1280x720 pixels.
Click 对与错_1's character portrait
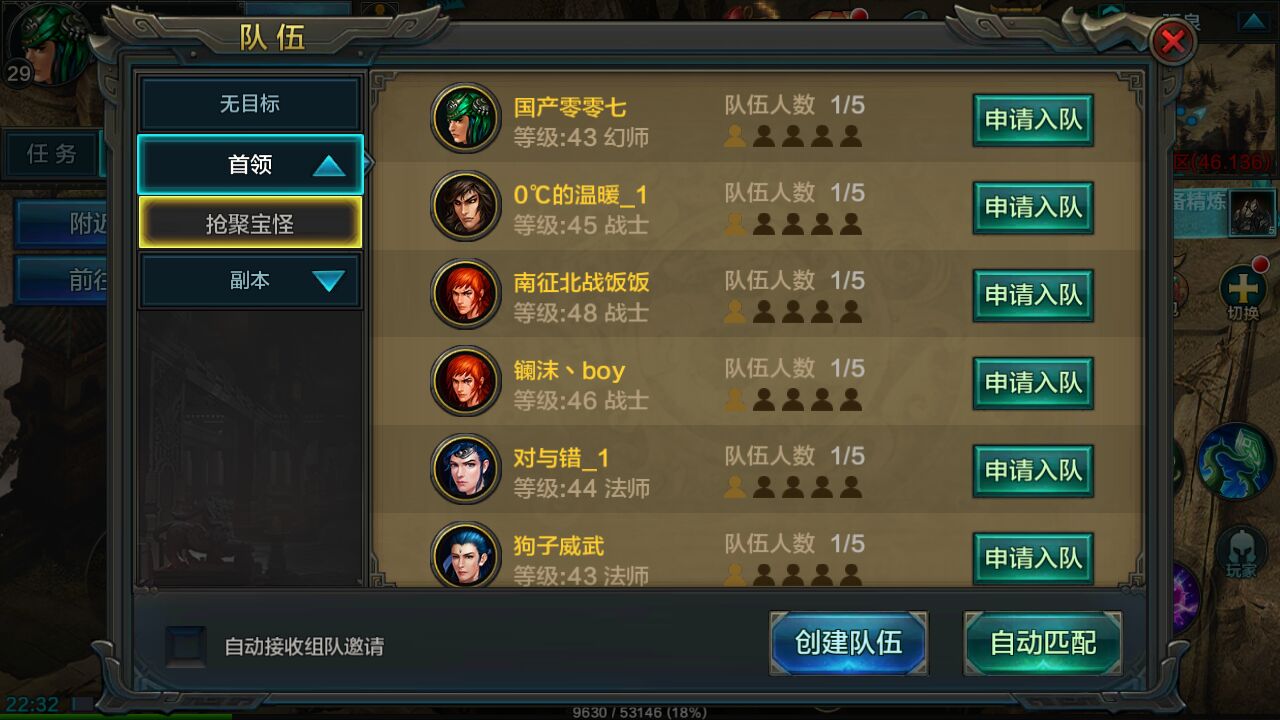[x=466, y=468]
